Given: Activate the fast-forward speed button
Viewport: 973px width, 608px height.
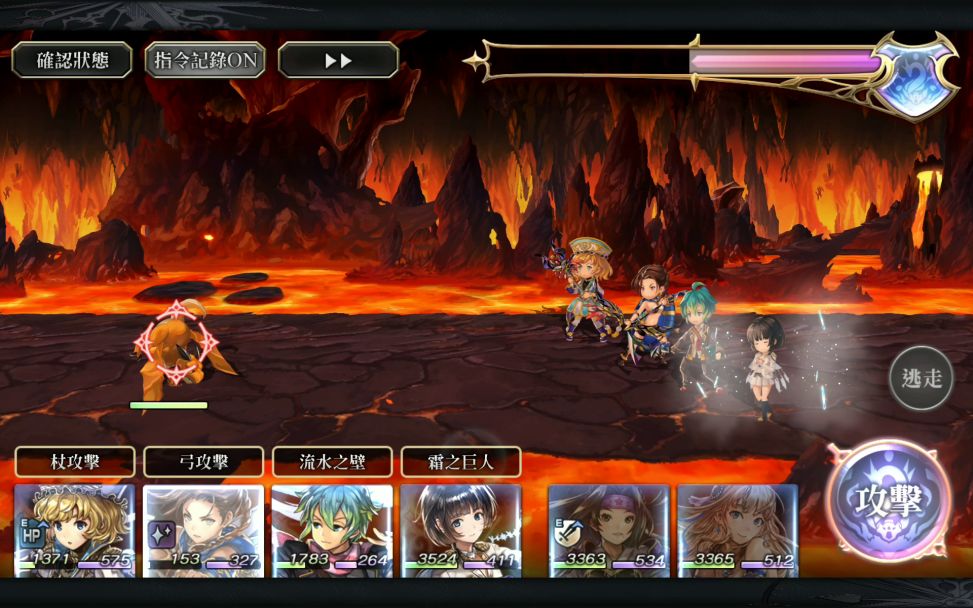Looking at the screenshot, I should 338,60.
